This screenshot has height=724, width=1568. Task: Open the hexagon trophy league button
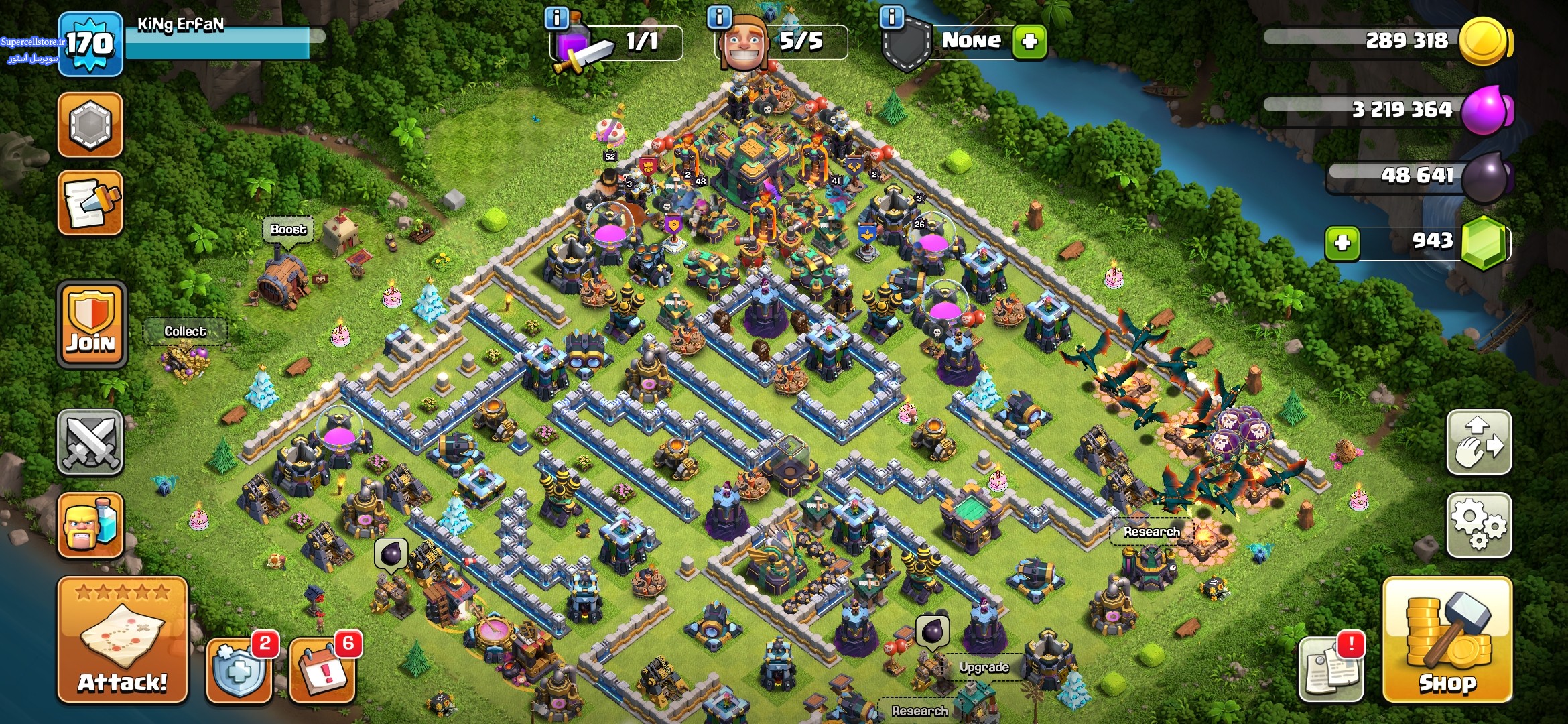pos(90,125)
